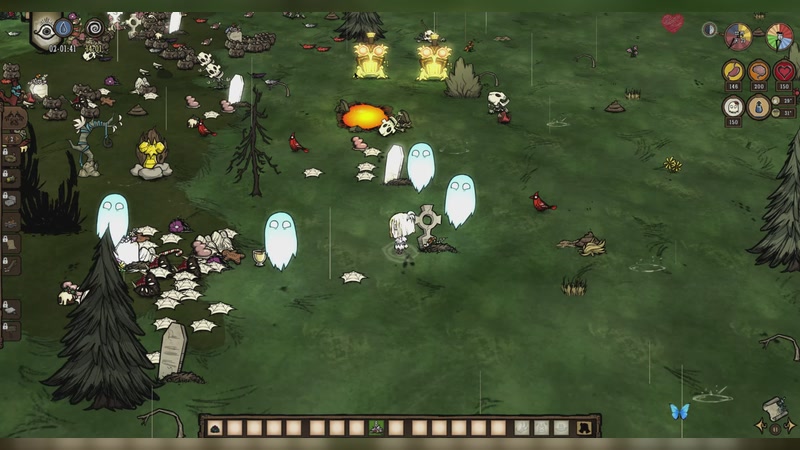Pick the green item in the inventory bar
800x450 pixels.
[378, 428]
